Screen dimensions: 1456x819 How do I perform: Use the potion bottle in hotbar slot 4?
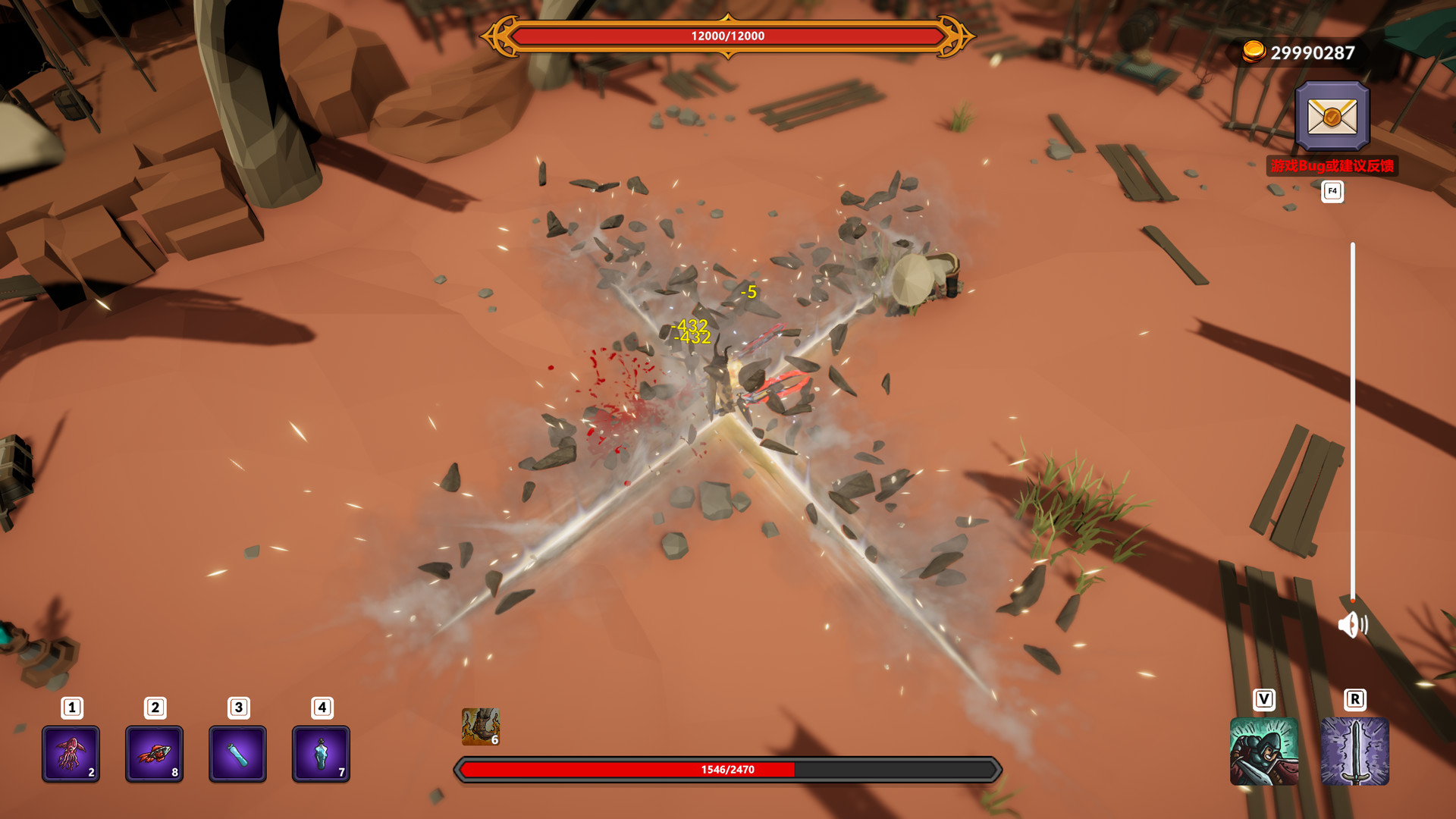pos(322,754)
